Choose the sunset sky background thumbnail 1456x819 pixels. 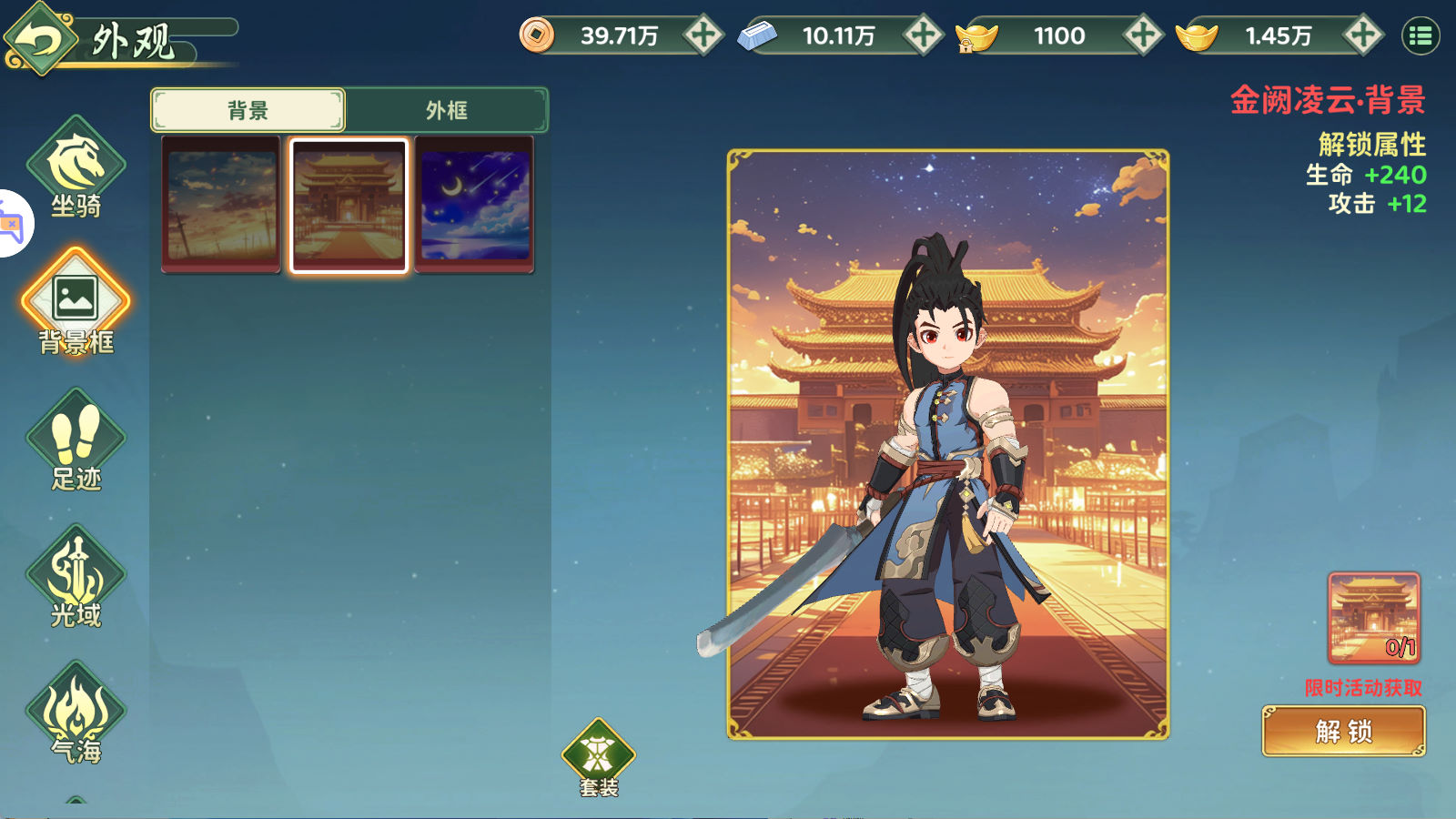221,205
